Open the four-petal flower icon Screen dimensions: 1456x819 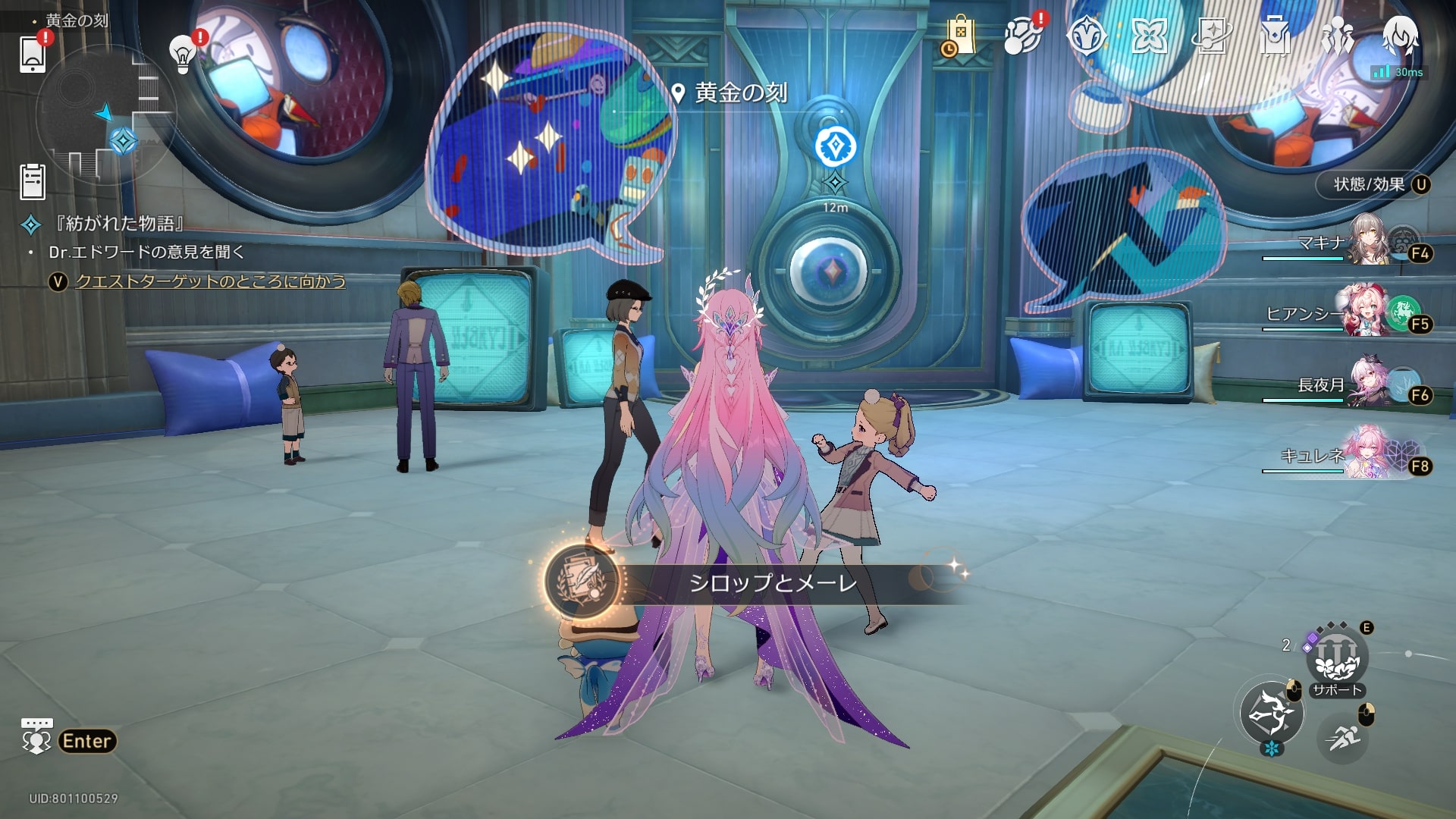pos(1148,36)
